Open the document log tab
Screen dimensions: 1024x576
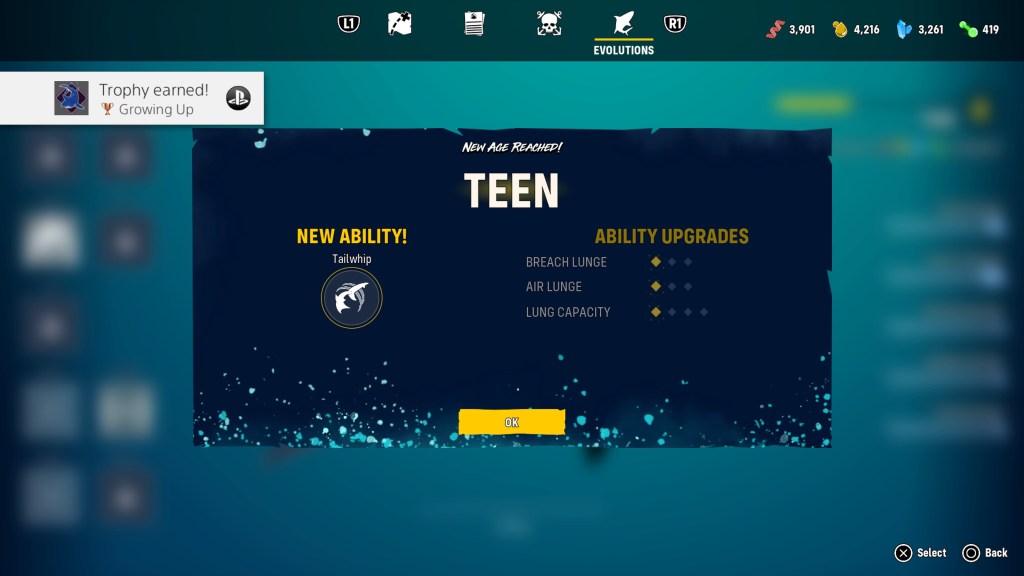click(x=474, y=24)
